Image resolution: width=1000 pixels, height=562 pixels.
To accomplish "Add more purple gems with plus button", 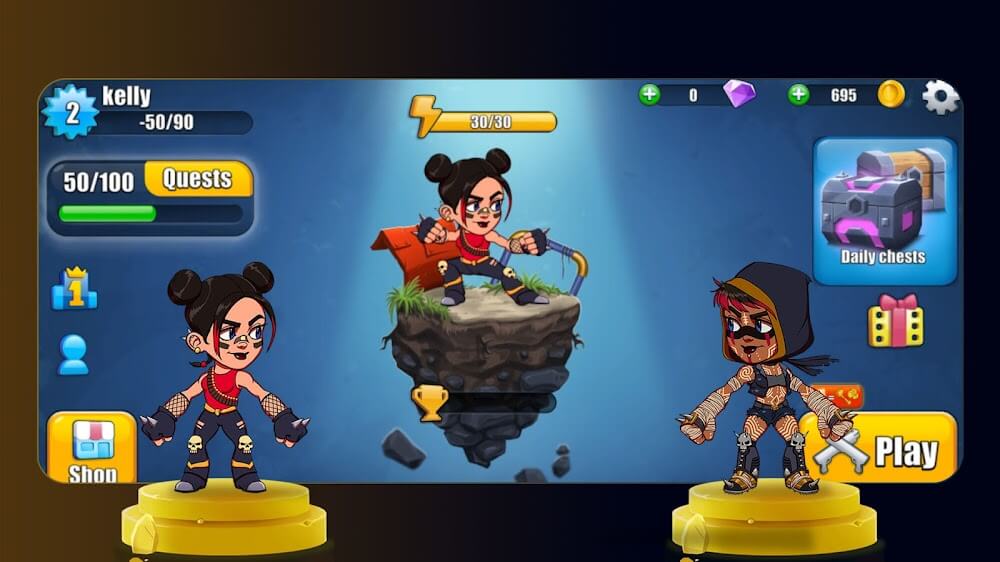I will point(649,95).
